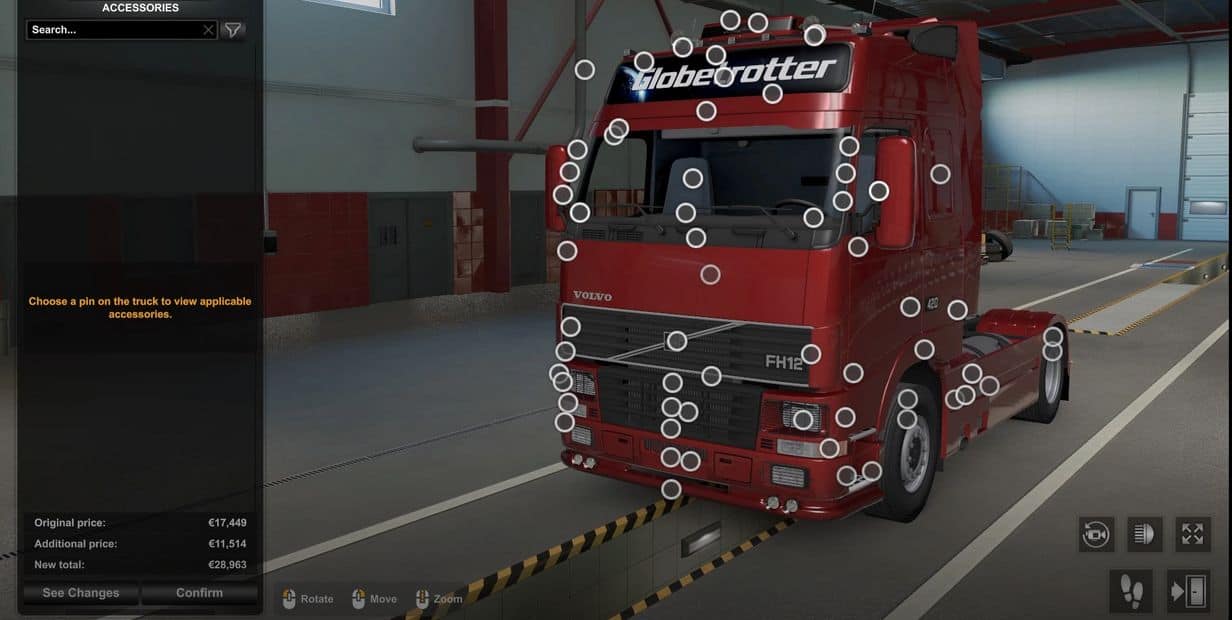
Task: Clear the search box with the X
Action: [208, 30]
